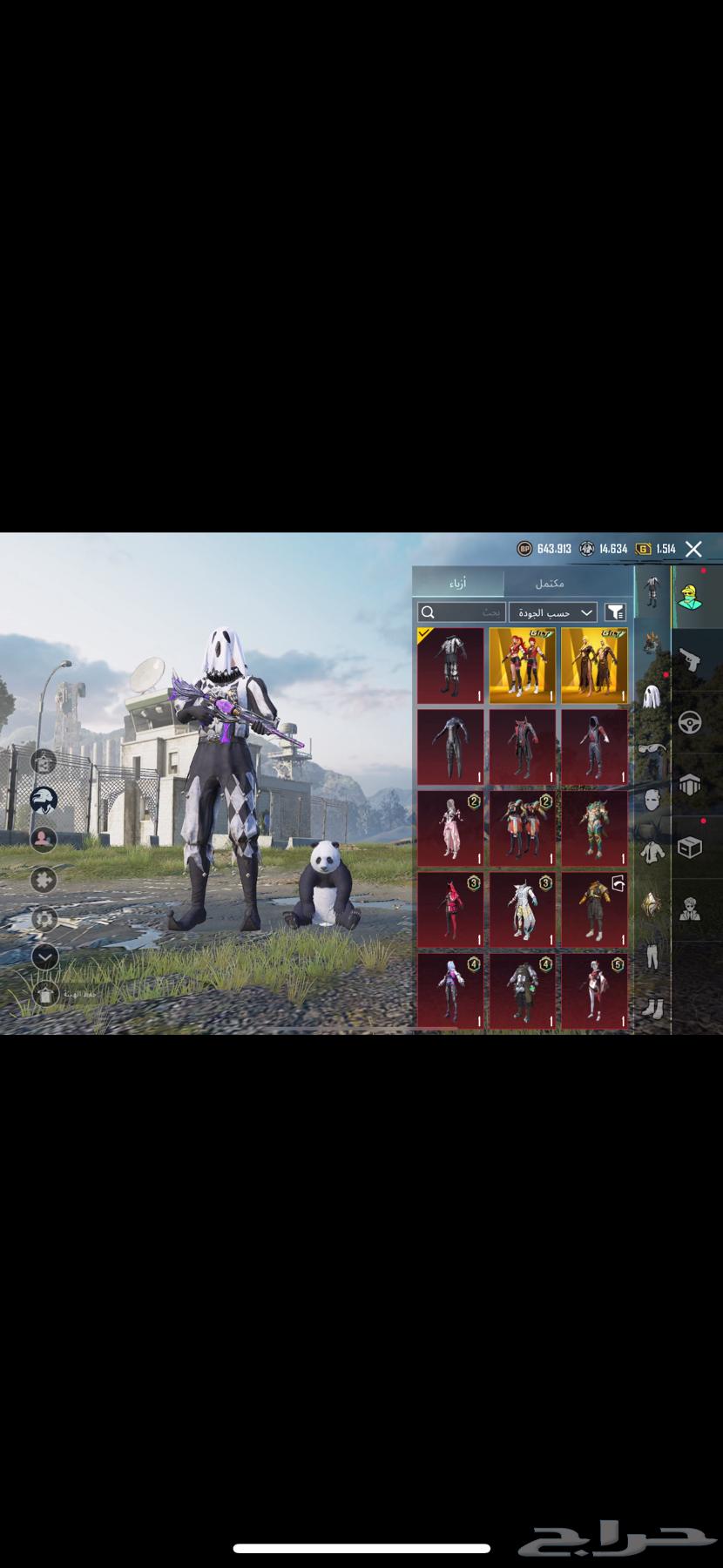Switch to the مكتمل tab
The image size is (723, 1568).
(x=550, y=583)
